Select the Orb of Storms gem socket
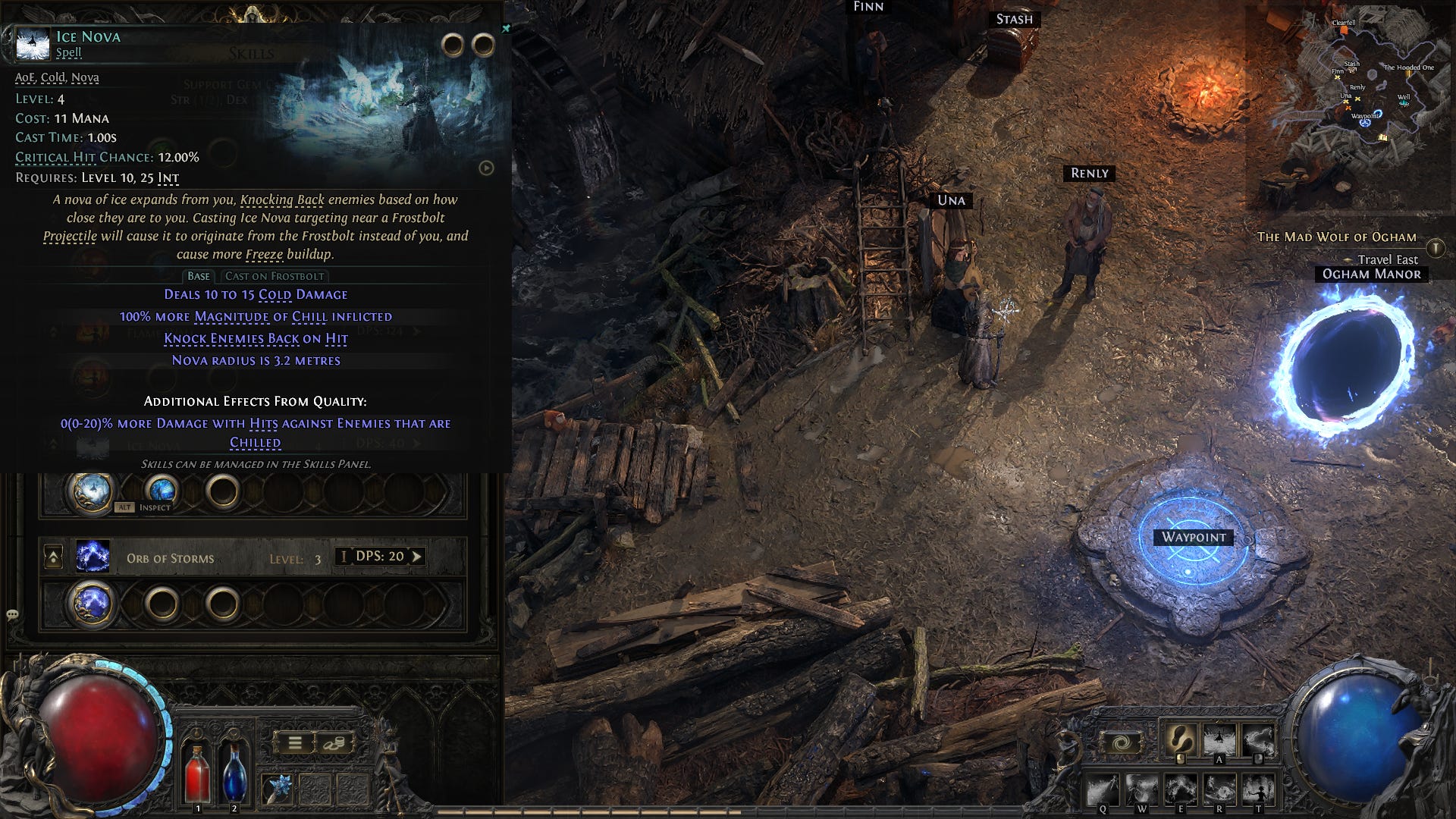The height and width of the screenshot is (819, 1456). [x=92, y=604]
